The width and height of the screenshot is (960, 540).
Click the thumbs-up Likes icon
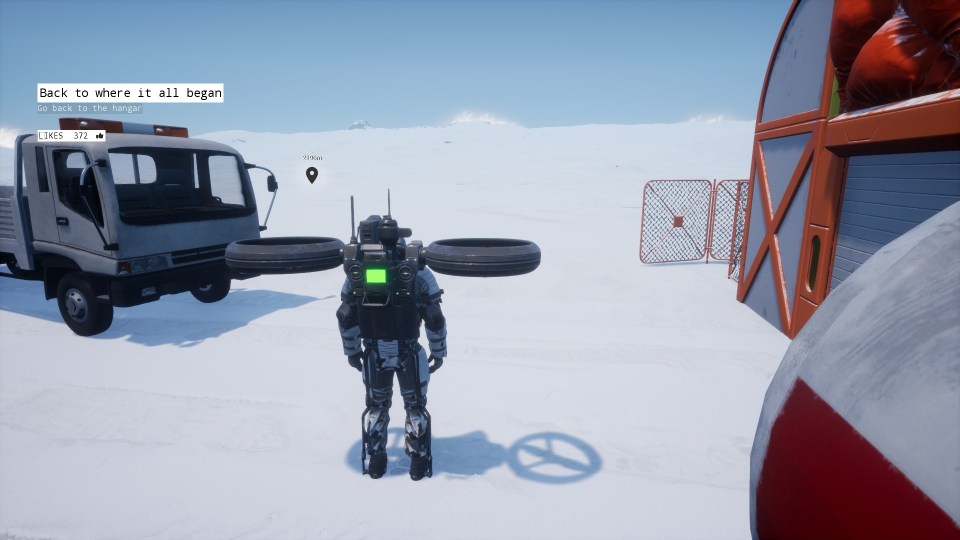[x=99, y=135]
